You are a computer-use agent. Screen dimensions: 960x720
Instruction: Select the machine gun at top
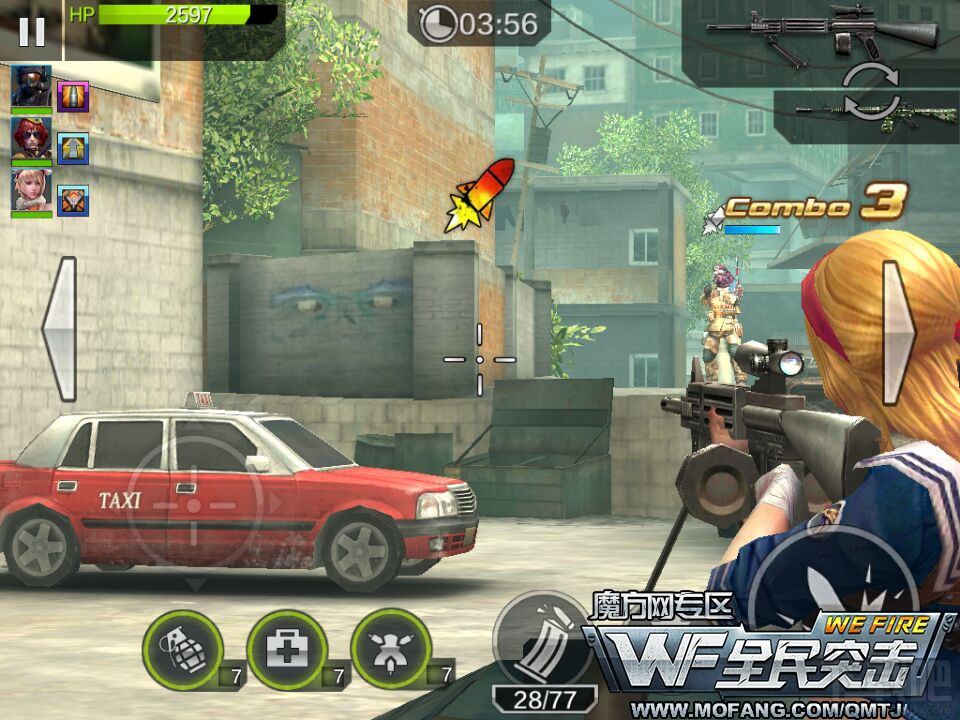coord(820,31)
